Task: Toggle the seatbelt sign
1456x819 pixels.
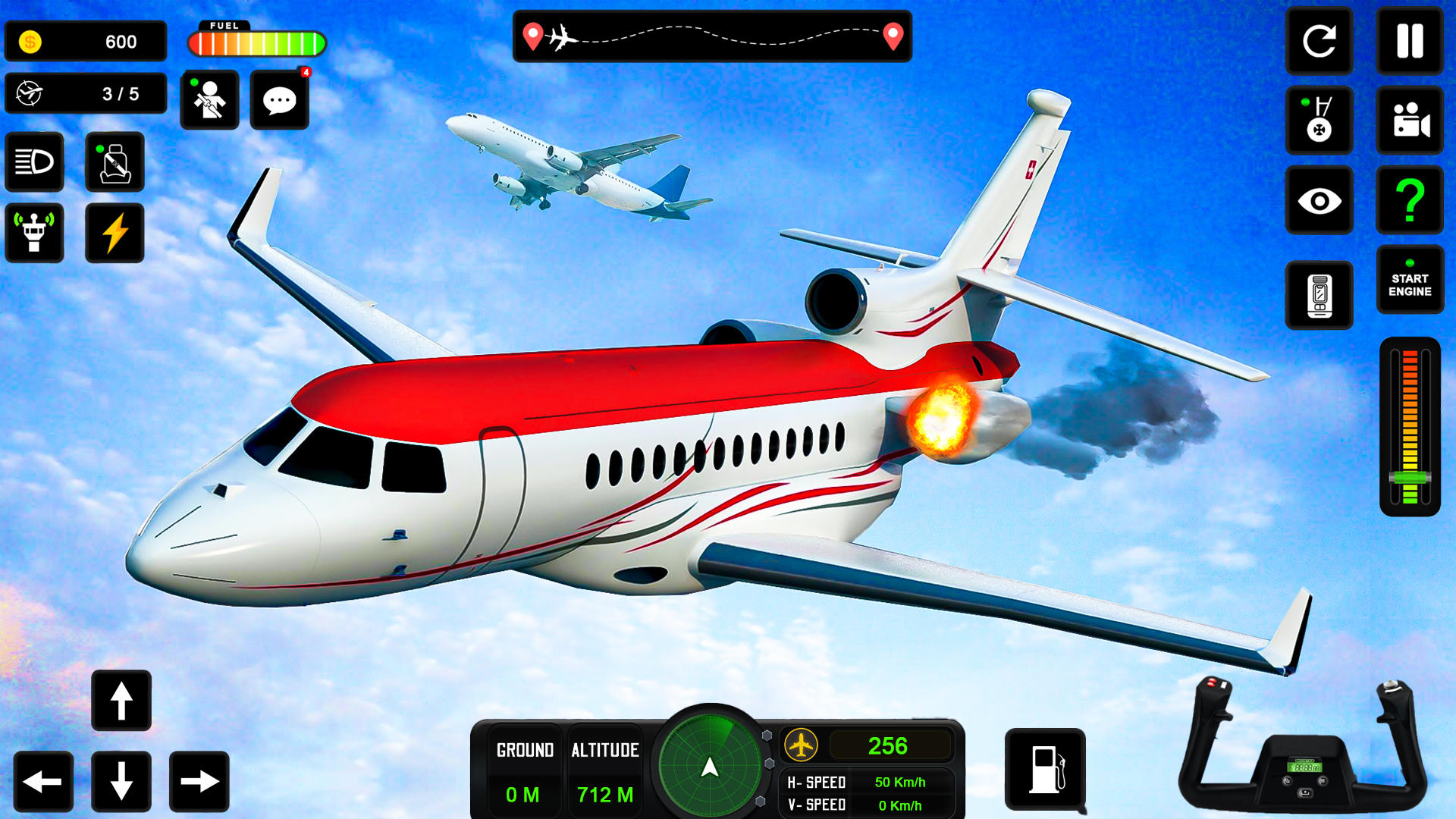Action: (x=115, y=162)
